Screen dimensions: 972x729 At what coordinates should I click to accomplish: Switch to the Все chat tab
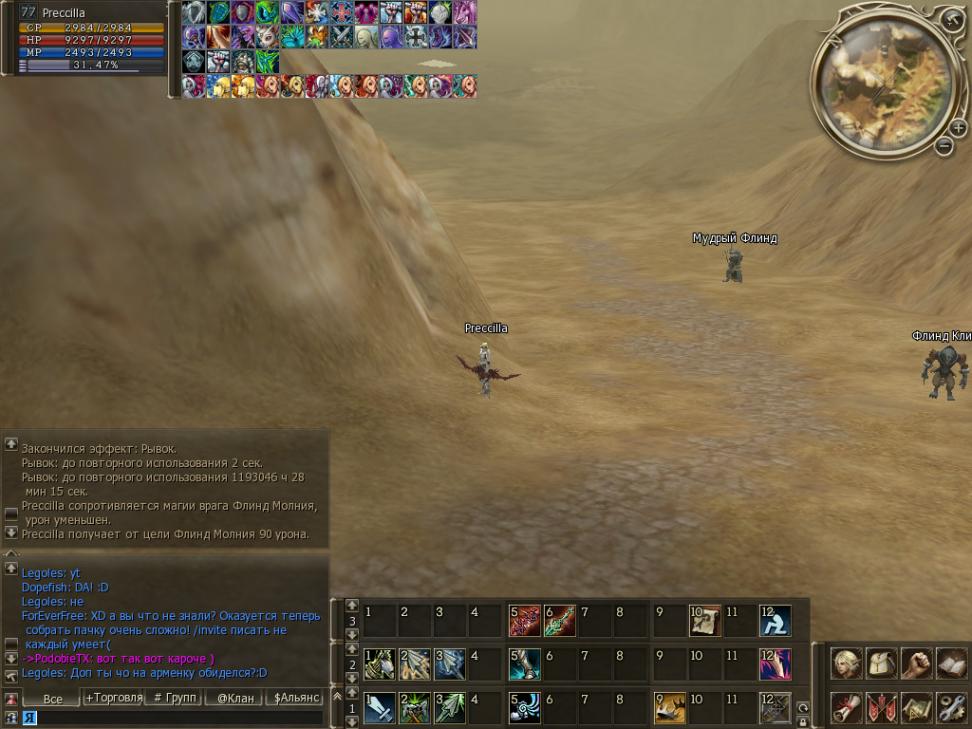52,697
